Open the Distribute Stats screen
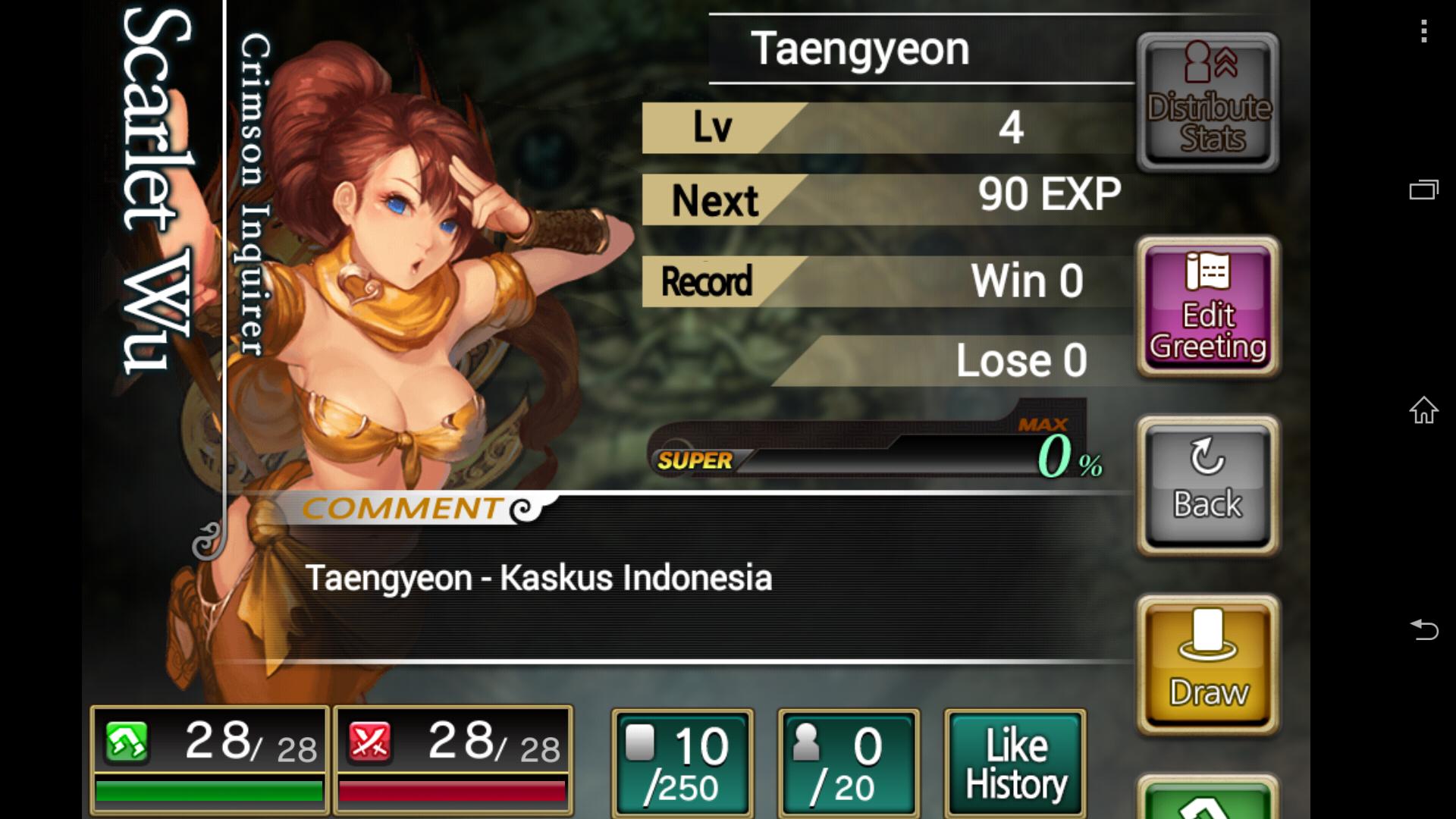 pyautogui.click(x=1208, y=102)
